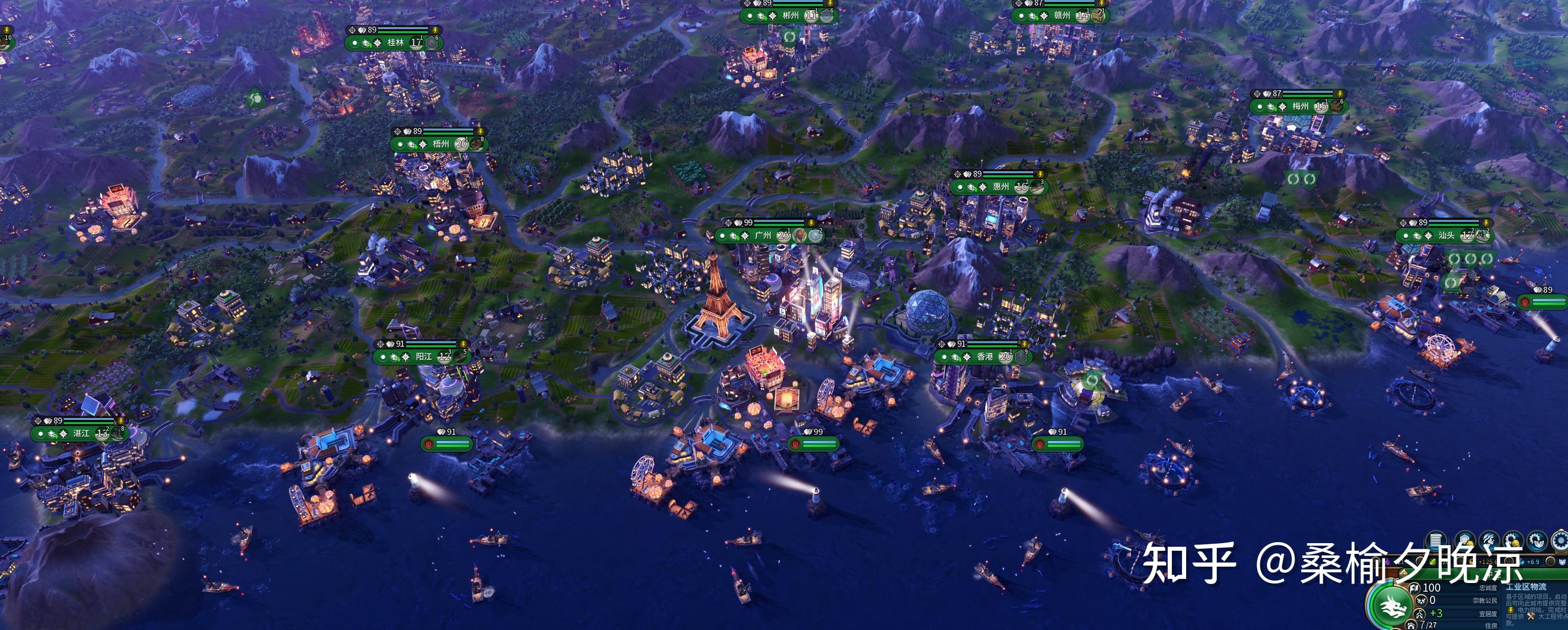The width and height of the screenshot is (1568, 630).
Task: Choose the 阳江 city banner
Action: (x=424, y=357)
